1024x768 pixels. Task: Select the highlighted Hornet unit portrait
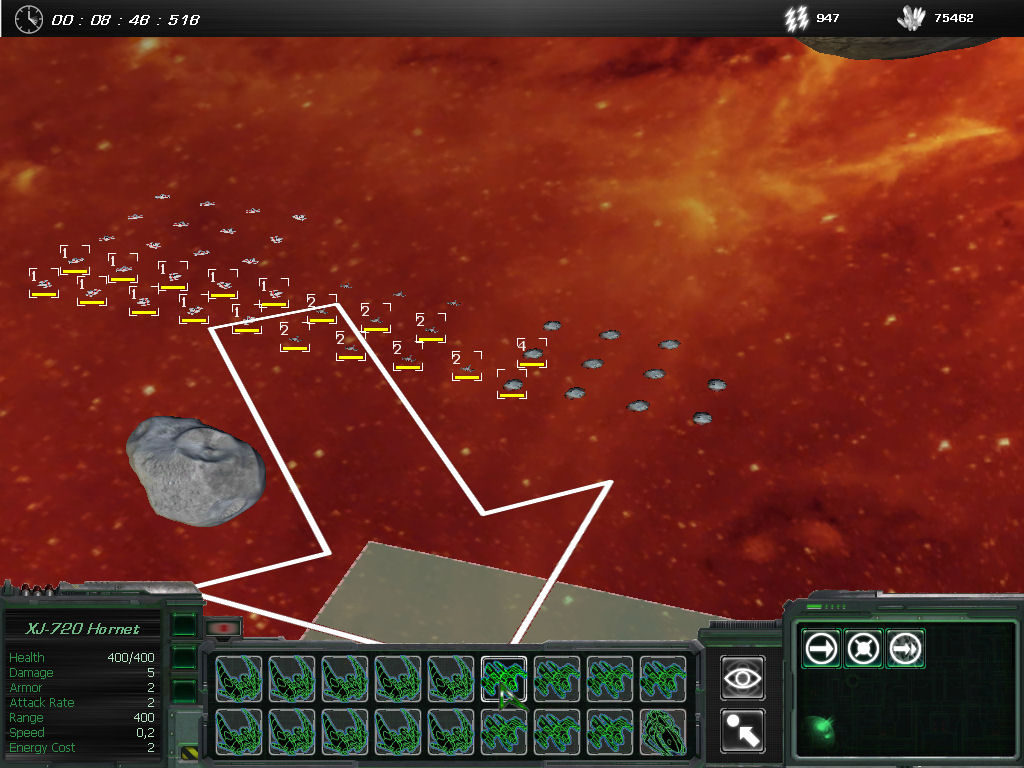[504, 679]
